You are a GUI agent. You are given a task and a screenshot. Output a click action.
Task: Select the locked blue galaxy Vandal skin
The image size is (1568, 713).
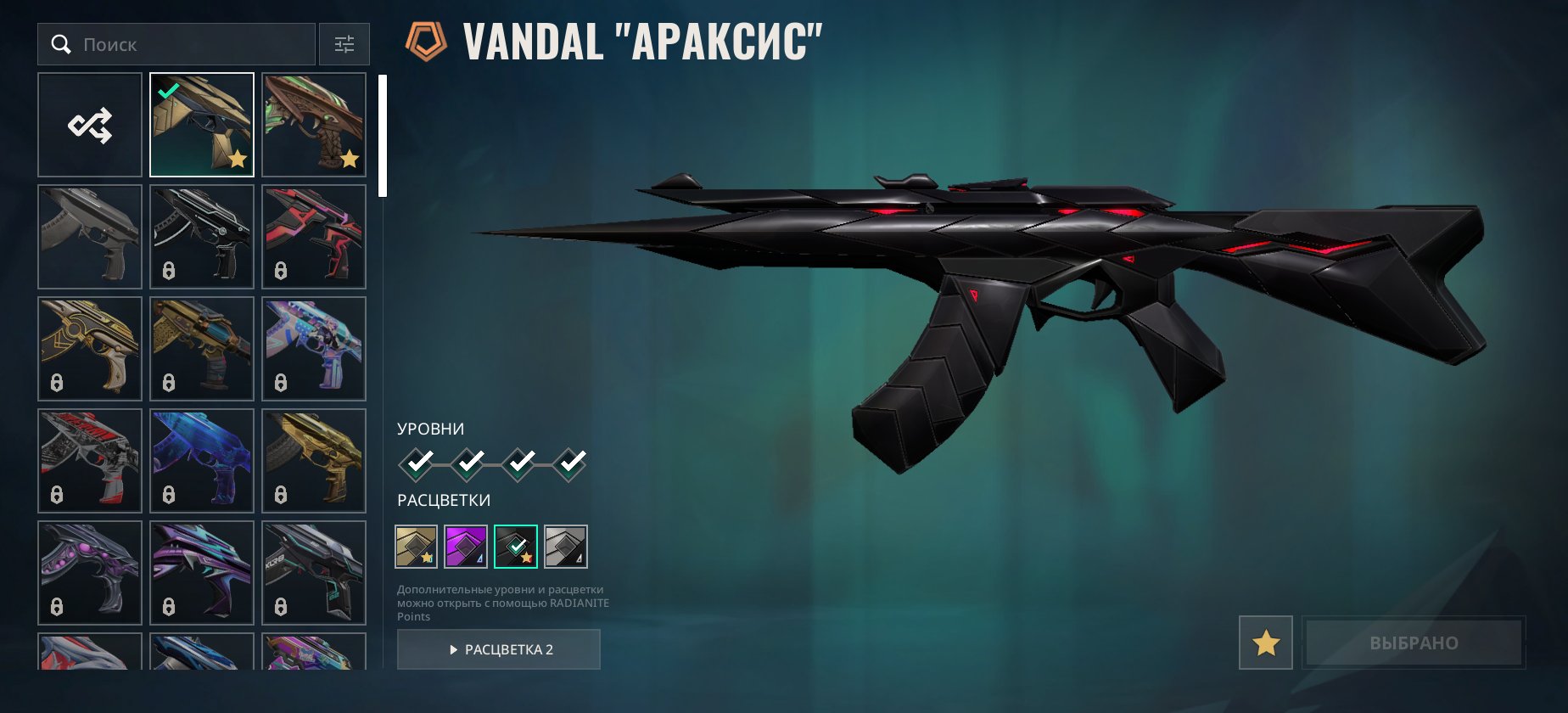coord(202,461)
